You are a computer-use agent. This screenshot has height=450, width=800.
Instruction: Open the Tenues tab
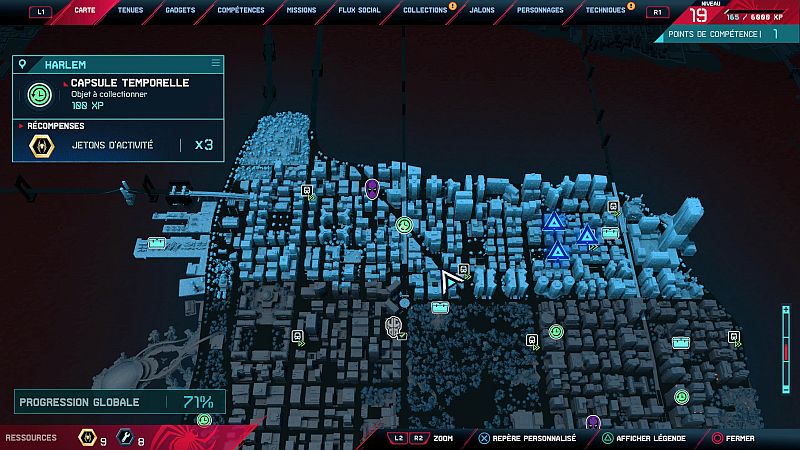(x=130, y=11)
